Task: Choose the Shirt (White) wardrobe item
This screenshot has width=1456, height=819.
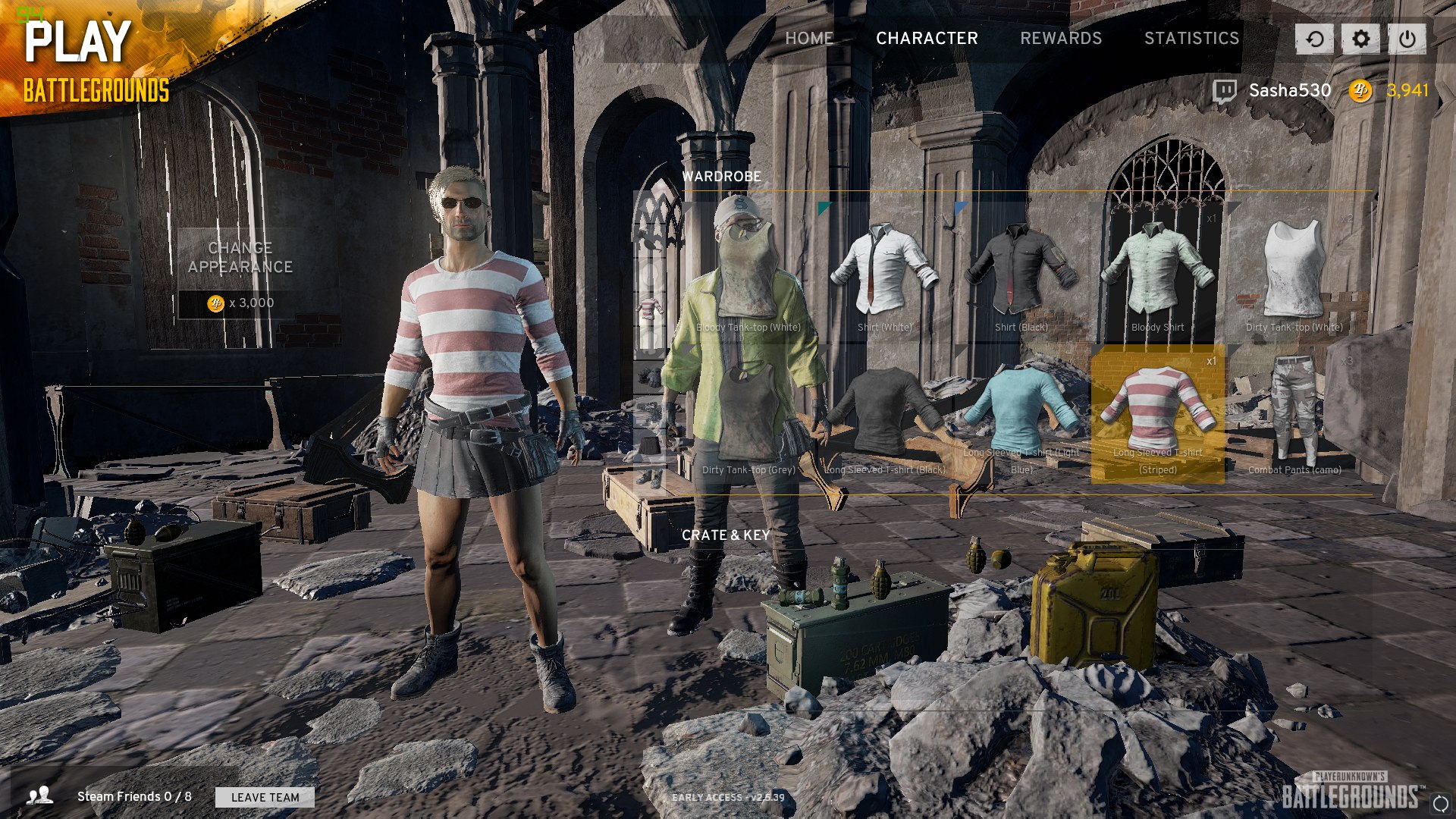Action: point(884,273)
